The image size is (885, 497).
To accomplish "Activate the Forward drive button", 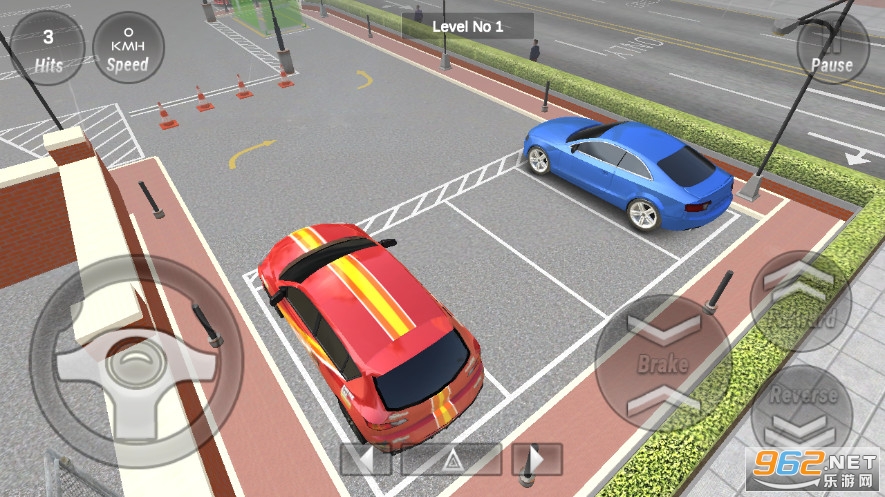I will point(801,300).
